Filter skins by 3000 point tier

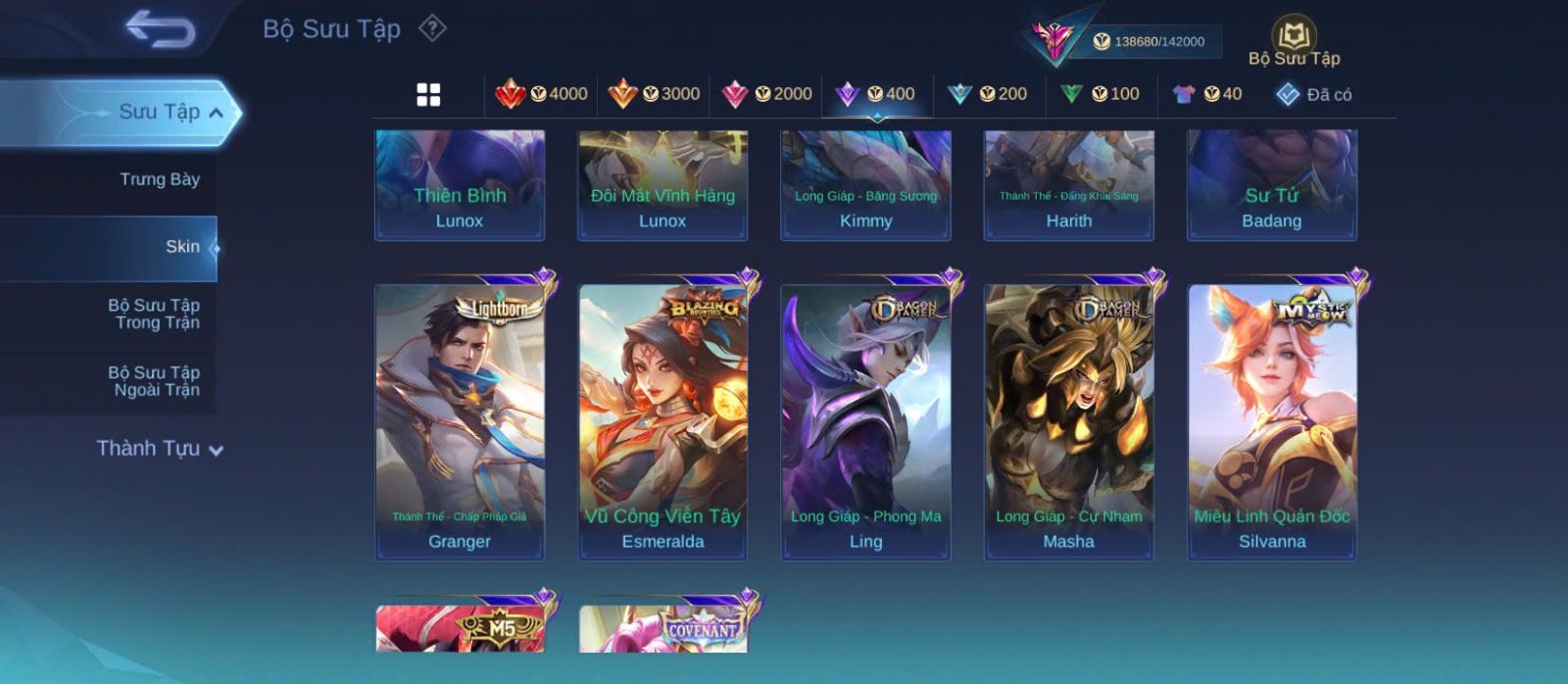click(x=654, y=94)
